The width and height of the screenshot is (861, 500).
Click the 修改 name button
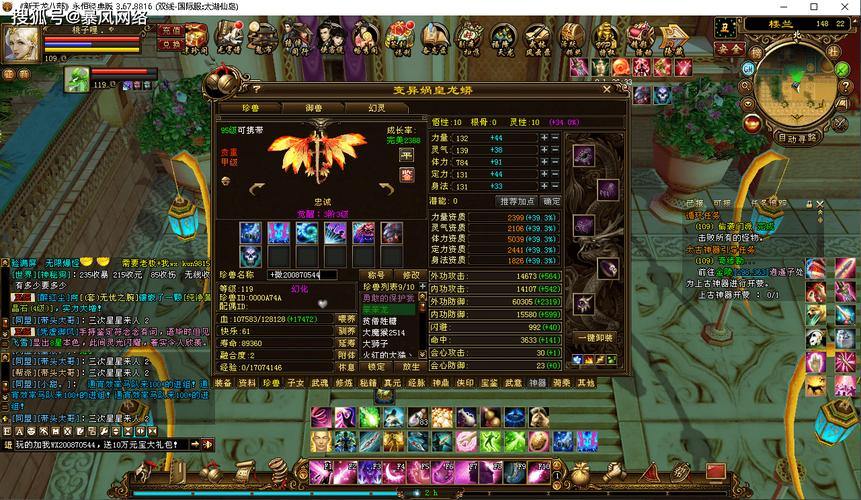[411, 274]
